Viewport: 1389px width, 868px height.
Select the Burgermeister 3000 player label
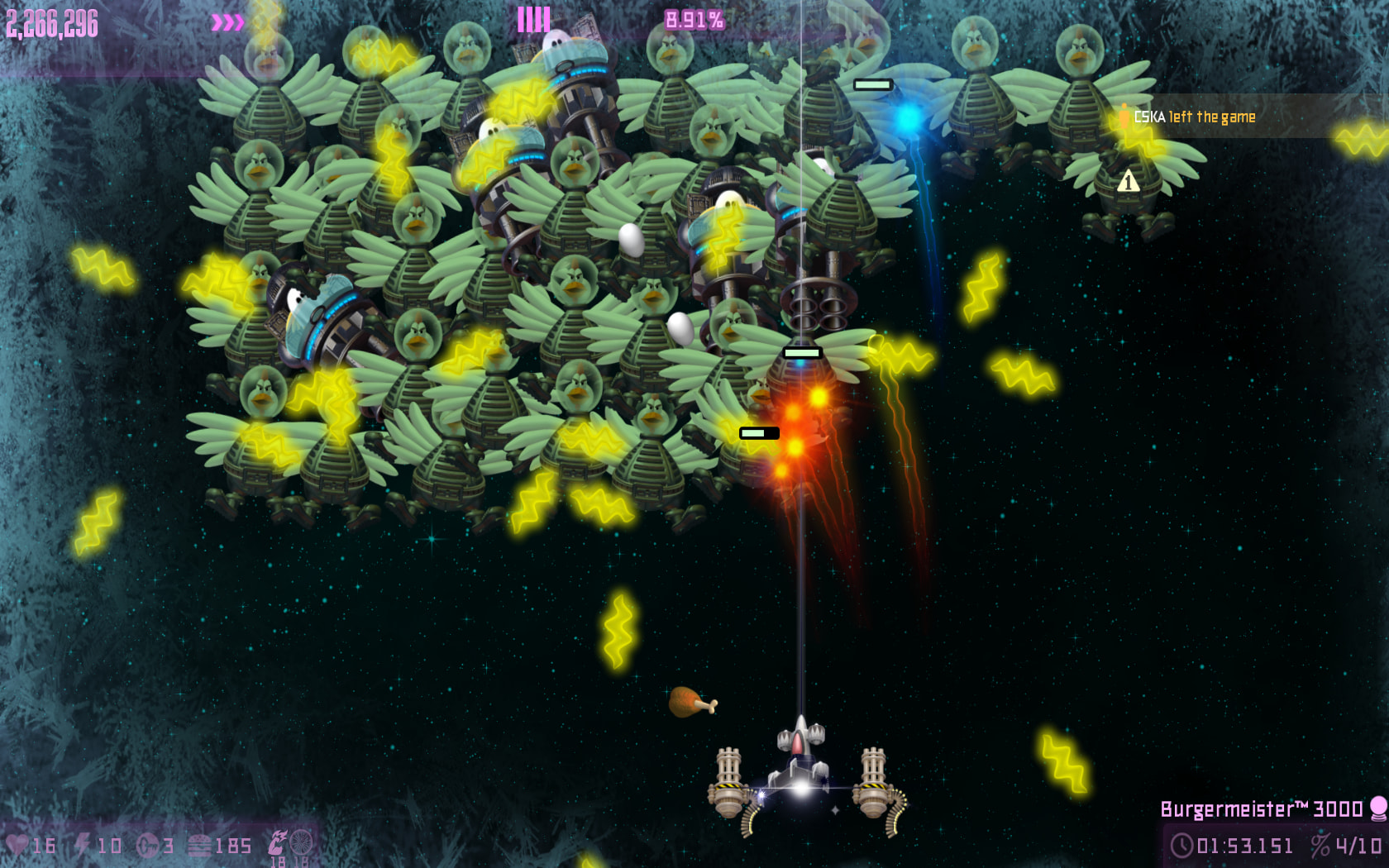pyautogui.click(x=1261, y=808)
